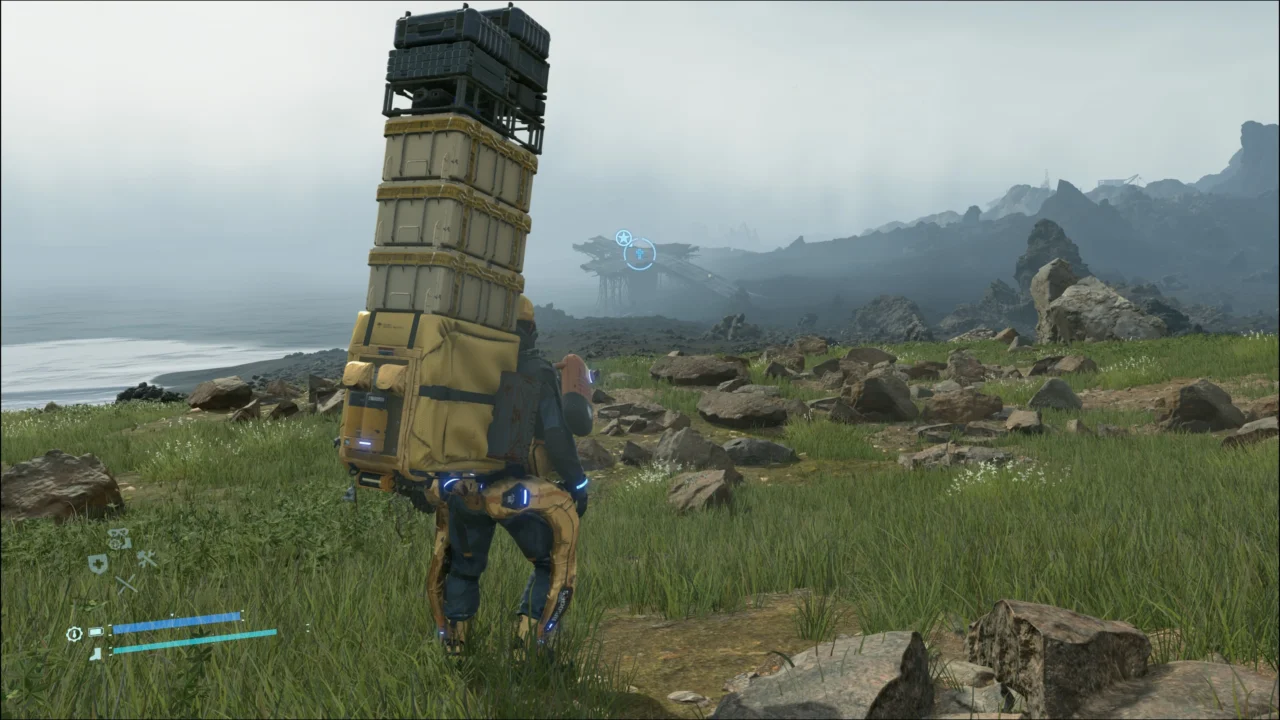Click the gear thermometer status icon

pyautogui.click(x=74, y=633)
